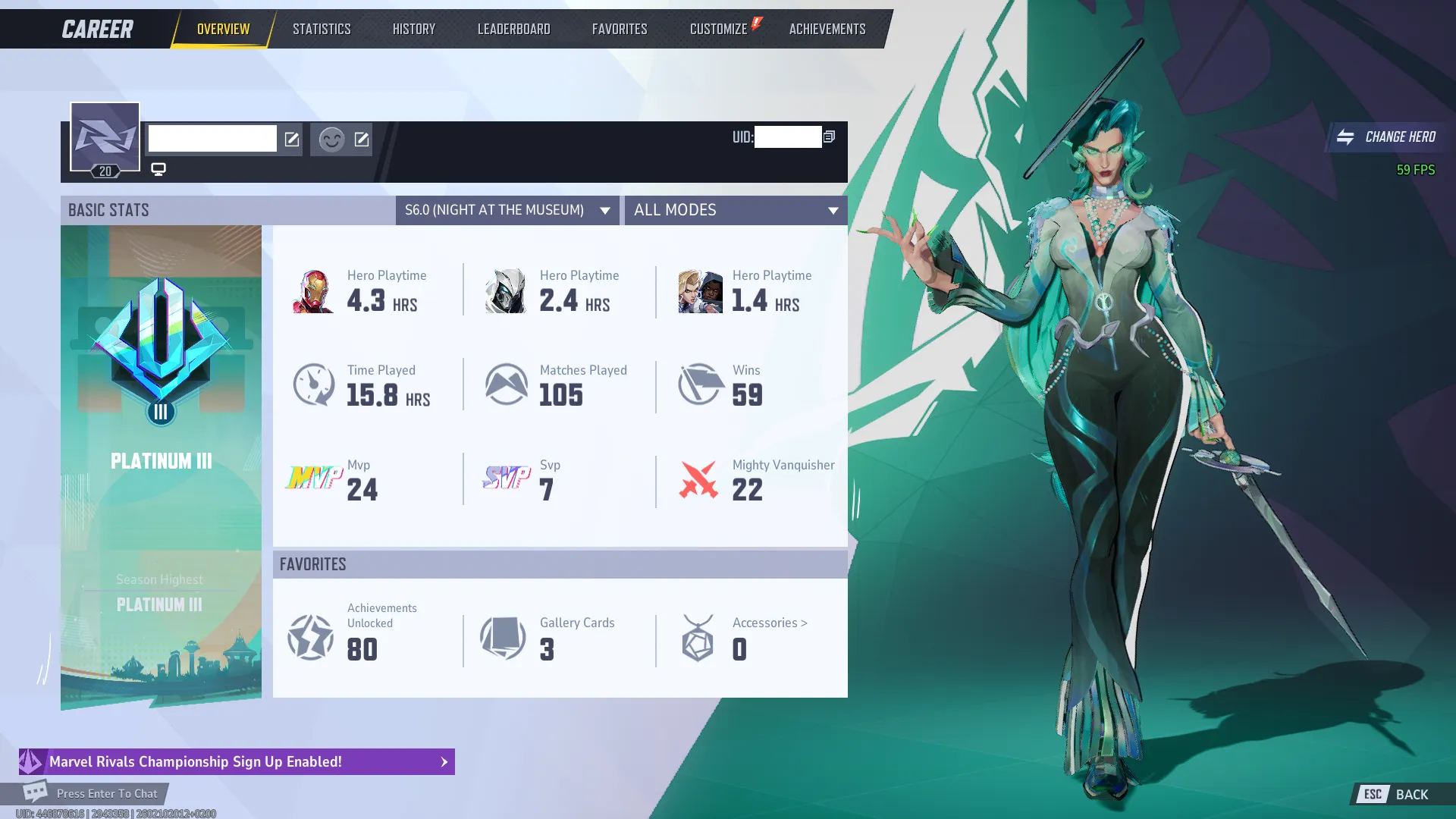Viewport: 1456px width, 819px height.
Task: Open the mood smiley face icon
Action: 331,140
